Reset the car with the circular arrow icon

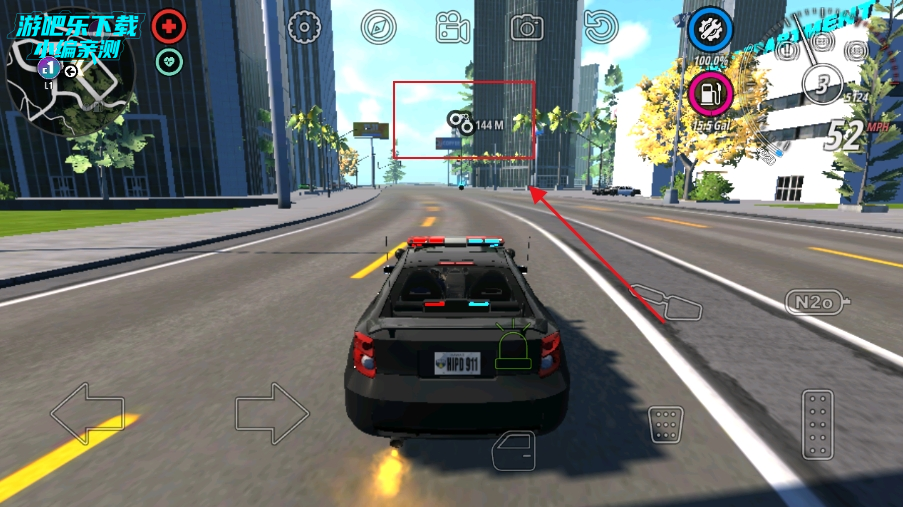[x=600, y=27]
